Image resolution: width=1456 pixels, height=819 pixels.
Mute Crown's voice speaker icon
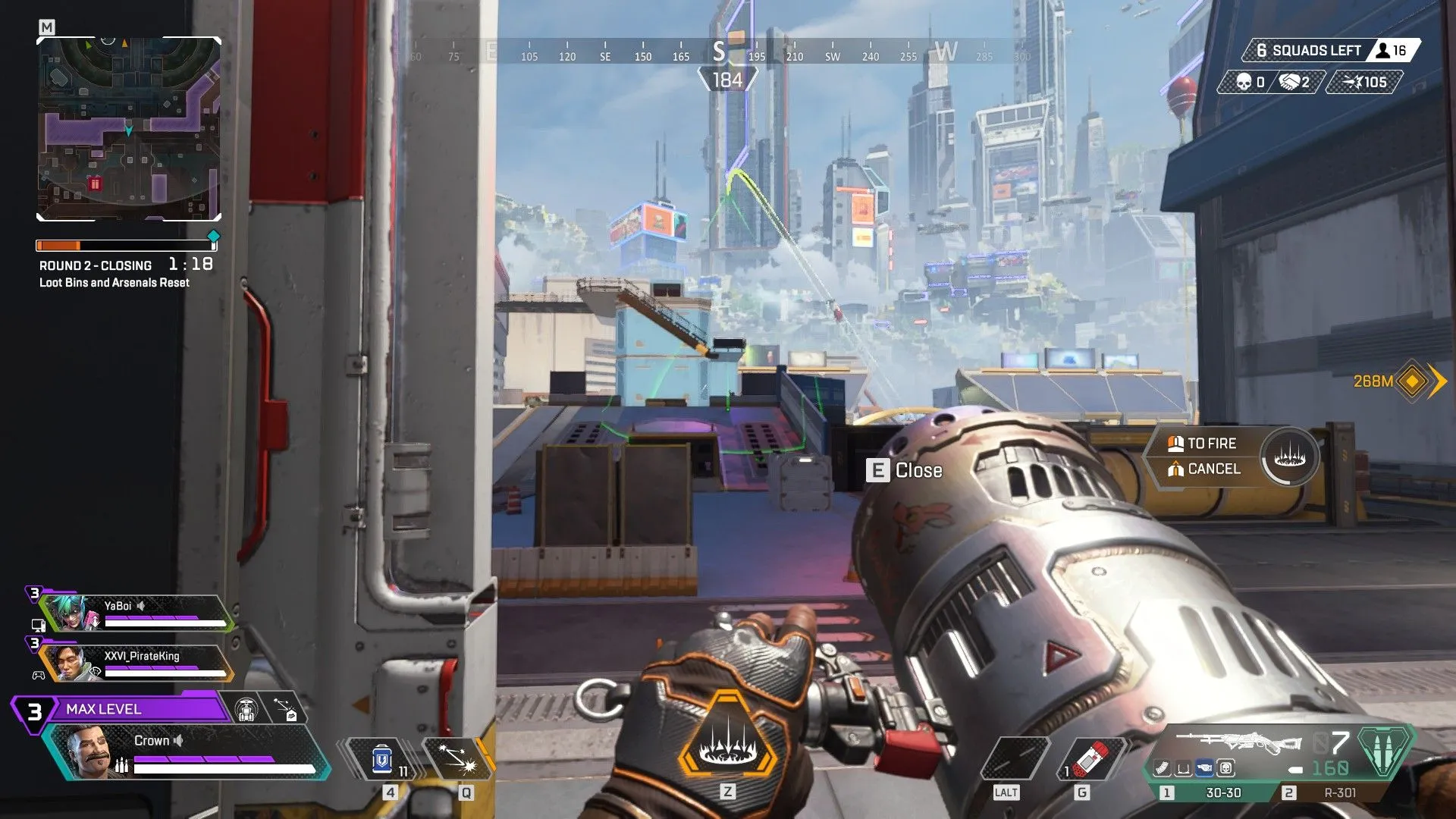coord(179,741)
